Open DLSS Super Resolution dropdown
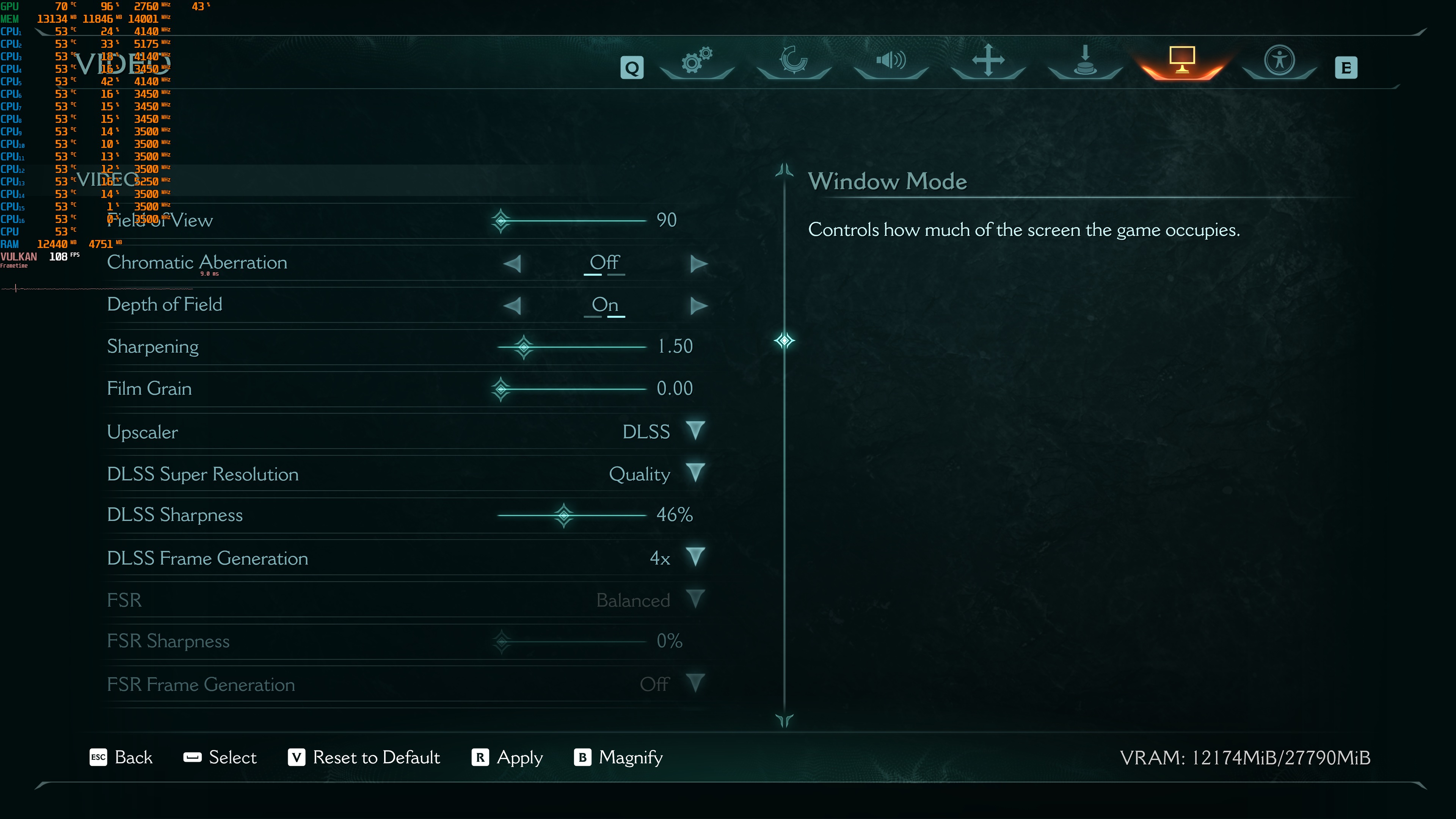This screenshot has height=819, width=1456. click(x=695, y=473)
